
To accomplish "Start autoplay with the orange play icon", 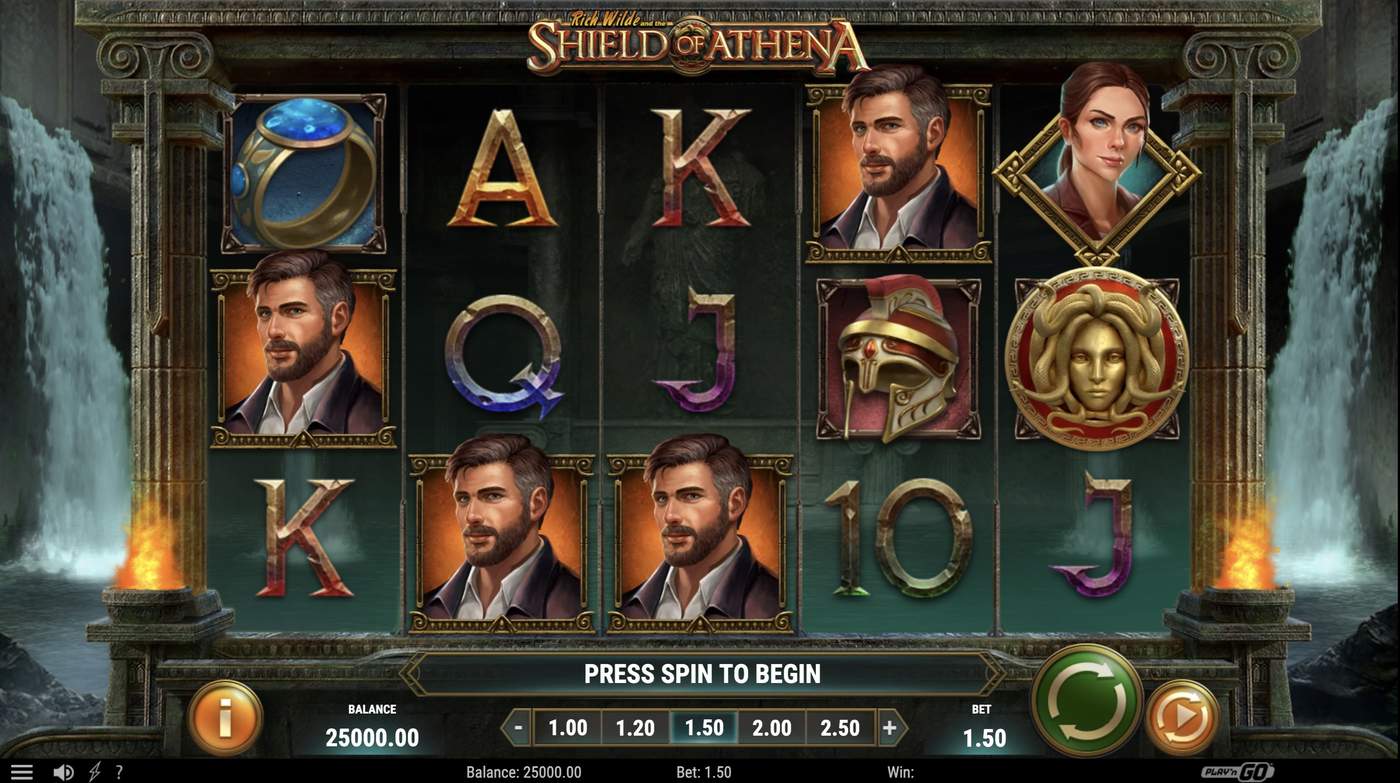I will click(x=1180, y=716).
